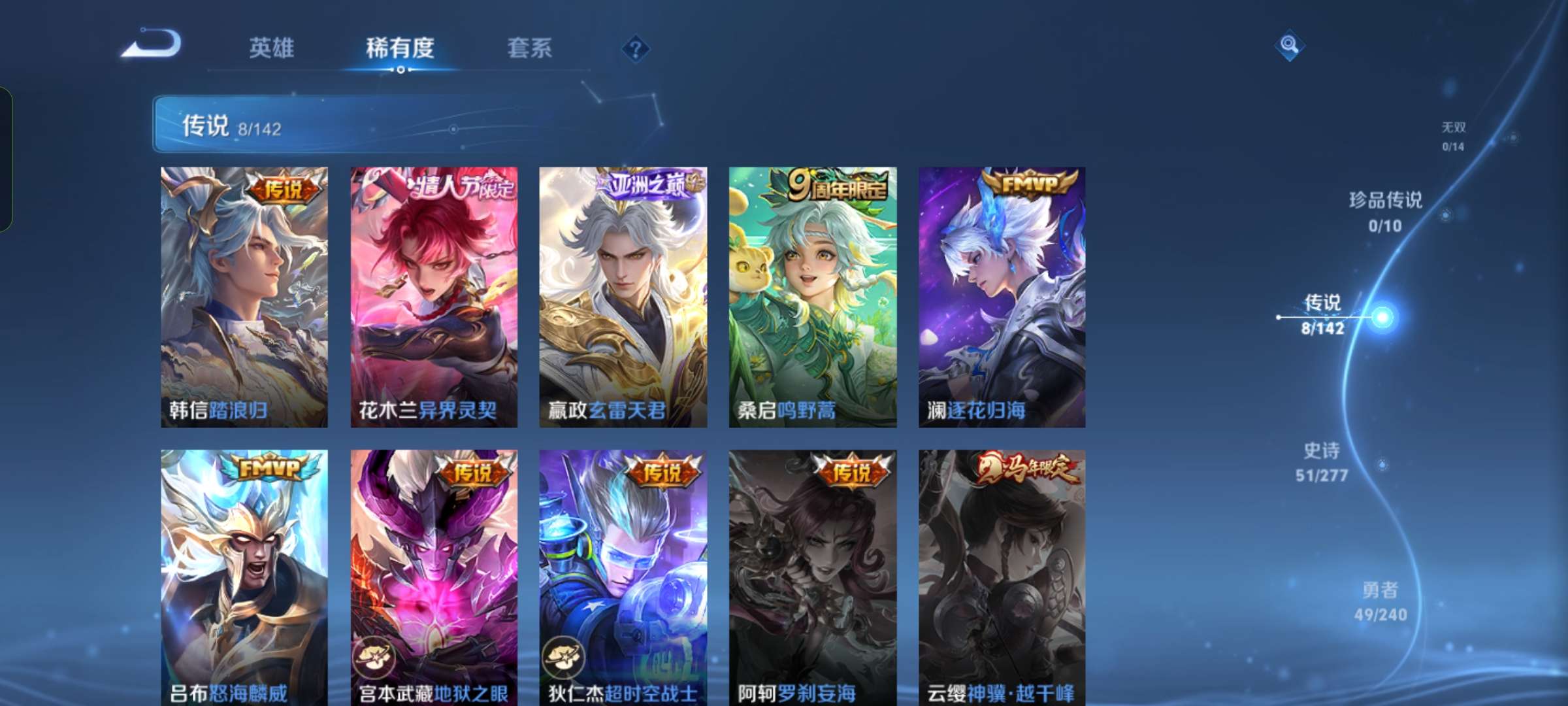Image resolution: width=1568 pixels, height=706 pixels.
Task: Tap the help question mark icon
Action: 636,47
